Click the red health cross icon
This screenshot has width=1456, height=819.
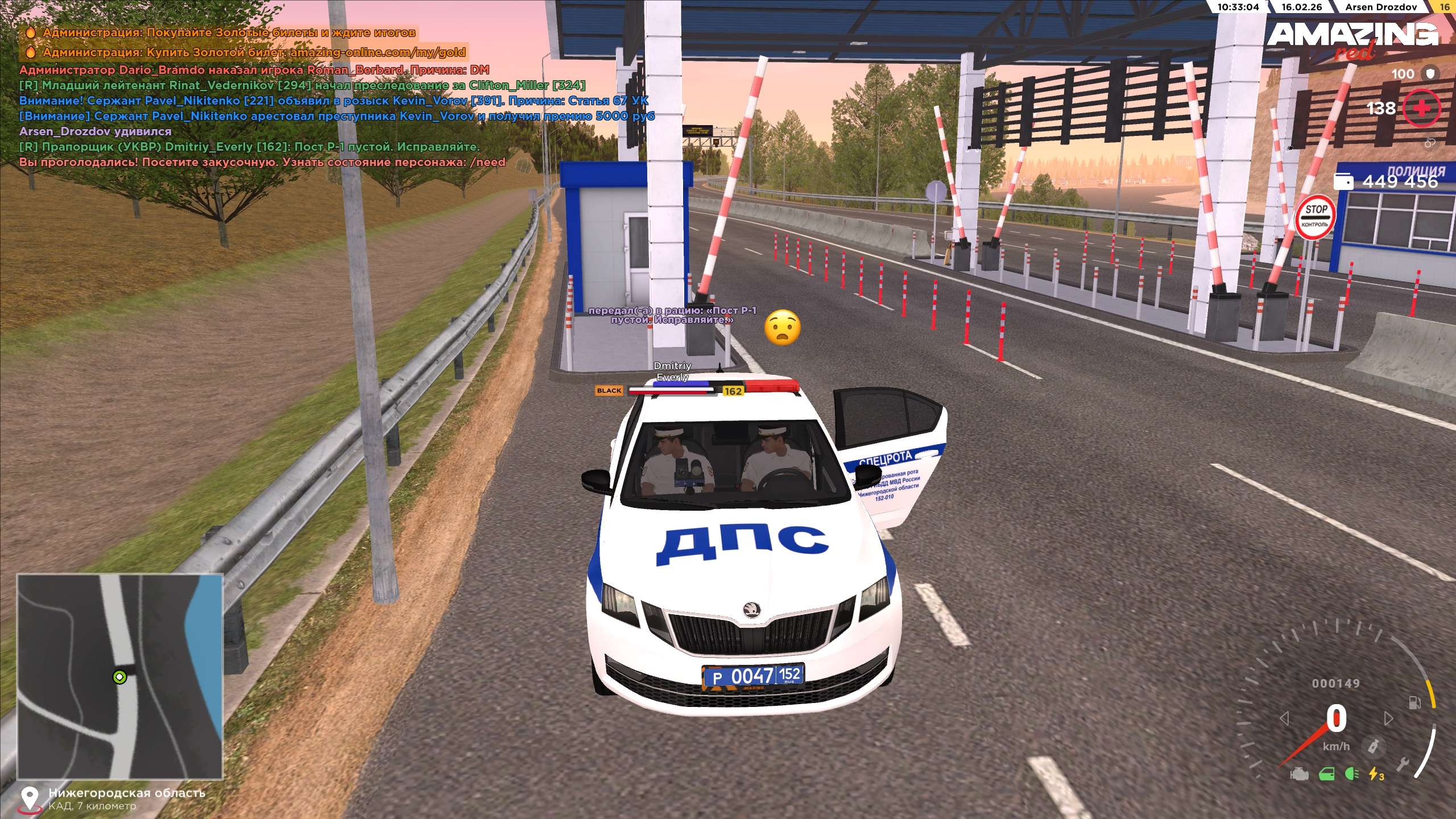coord(1421,108)
